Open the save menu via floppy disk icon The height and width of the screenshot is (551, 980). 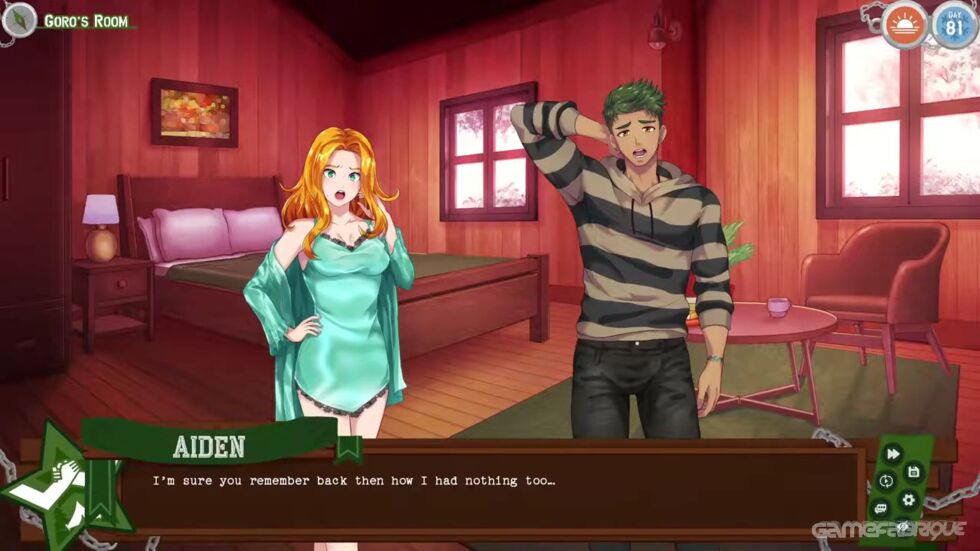[913, 470]
